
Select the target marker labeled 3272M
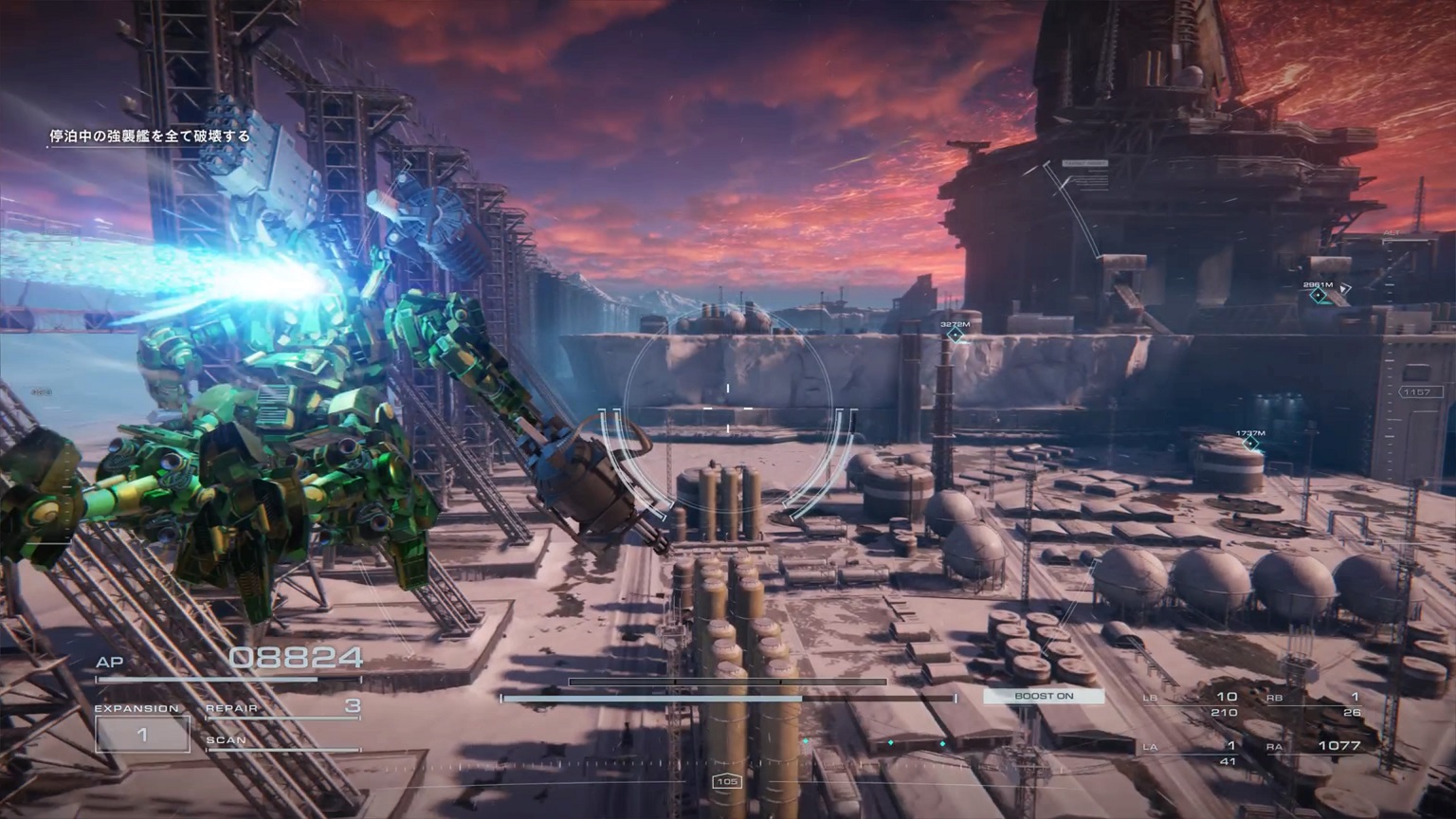955,335
